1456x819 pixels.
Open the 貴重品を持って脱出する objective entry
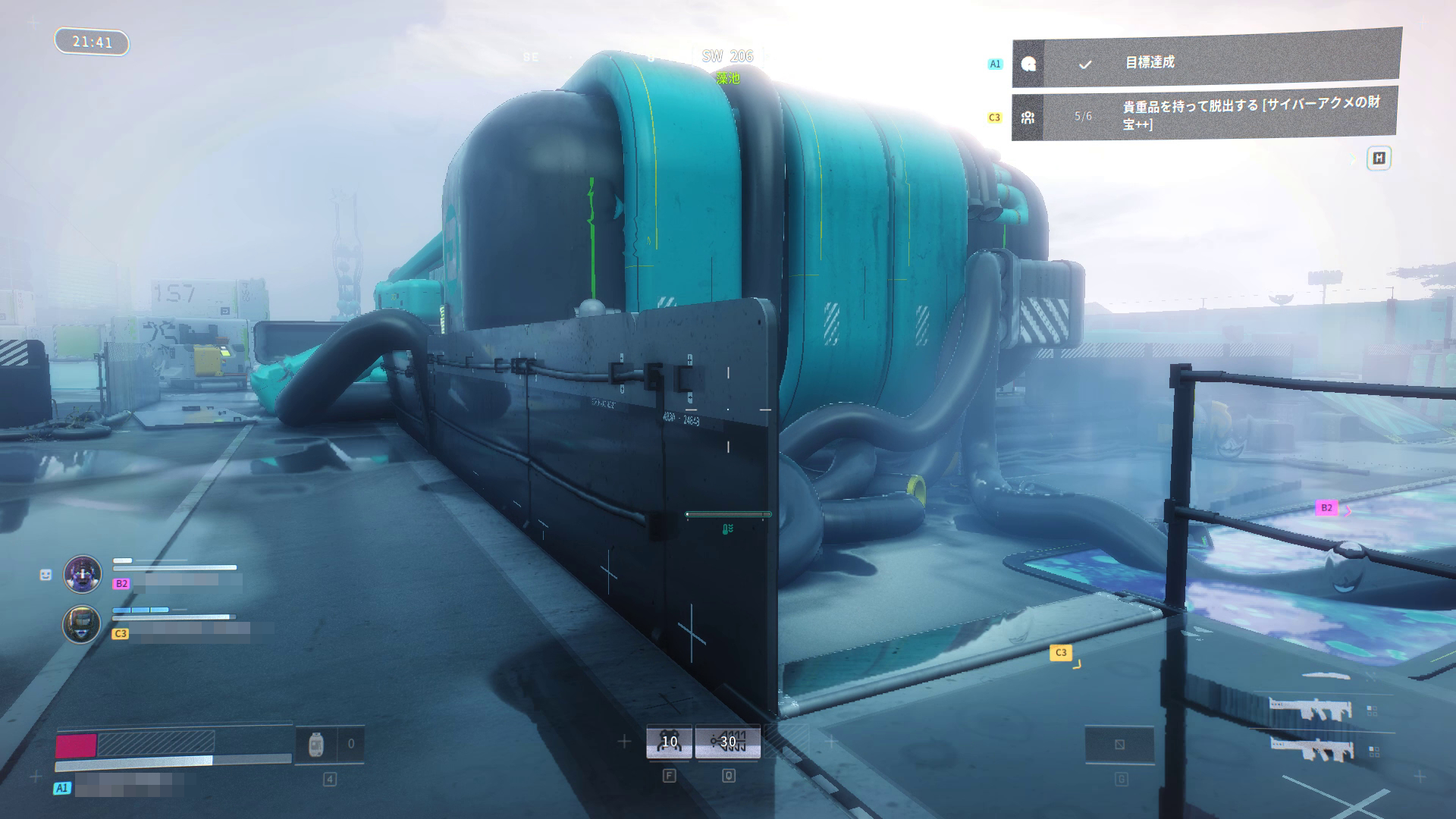1206,115
